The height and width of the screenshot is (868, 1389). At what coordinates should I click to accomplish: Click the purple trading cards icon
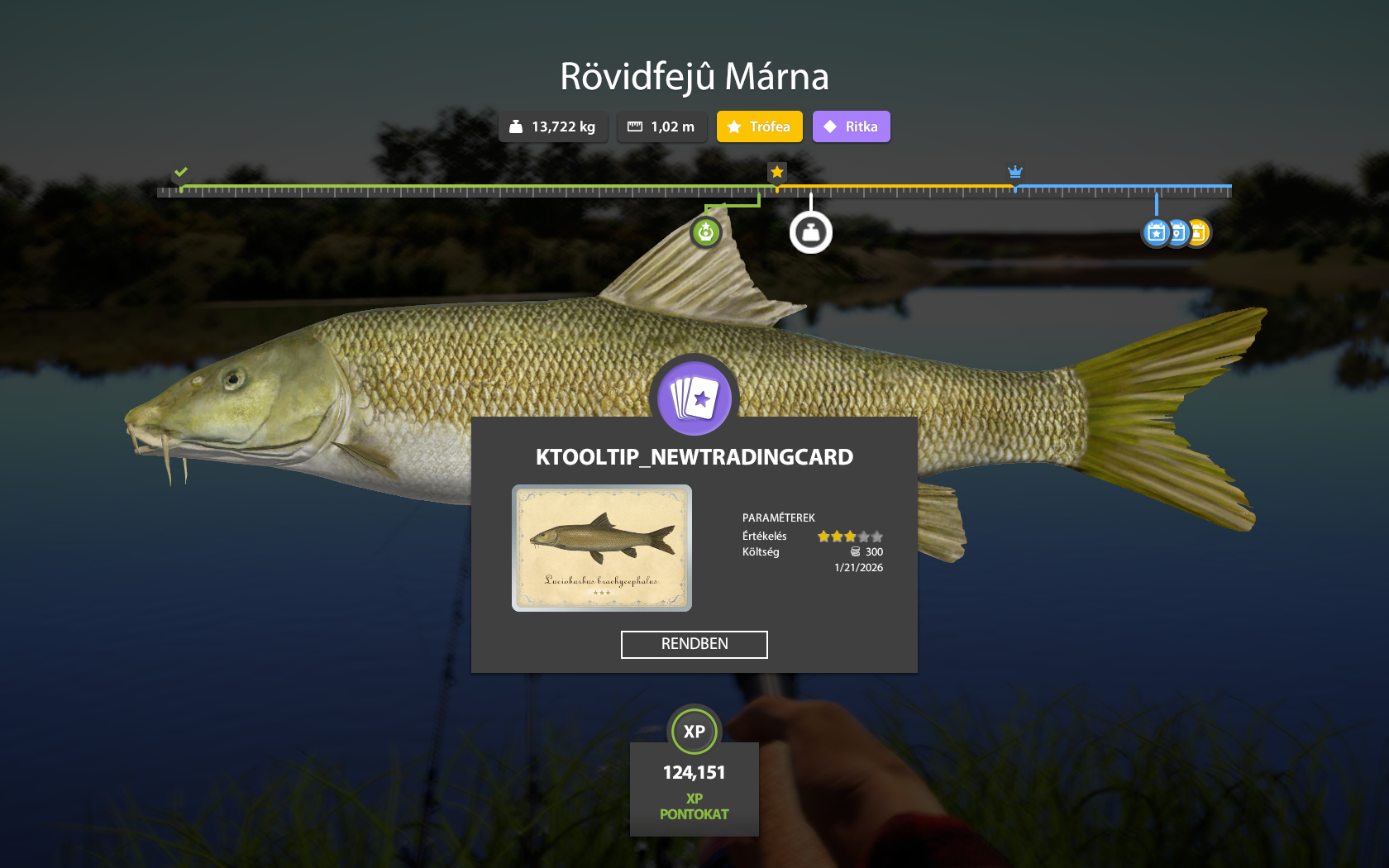pos(694,398)
